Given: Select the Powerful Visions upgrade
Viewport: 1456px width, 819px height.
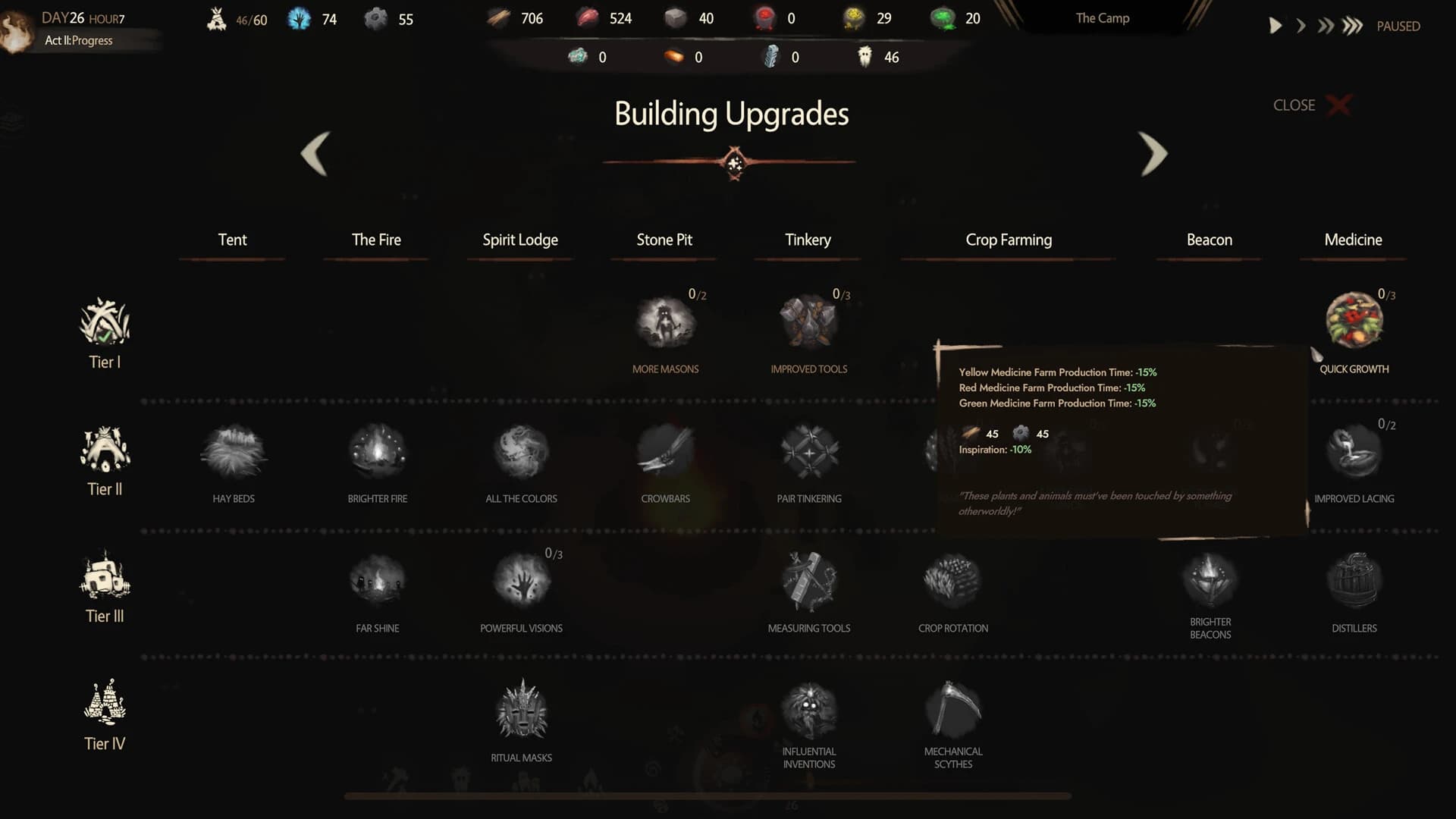Looking at the screenshot, I should (521, 580).
